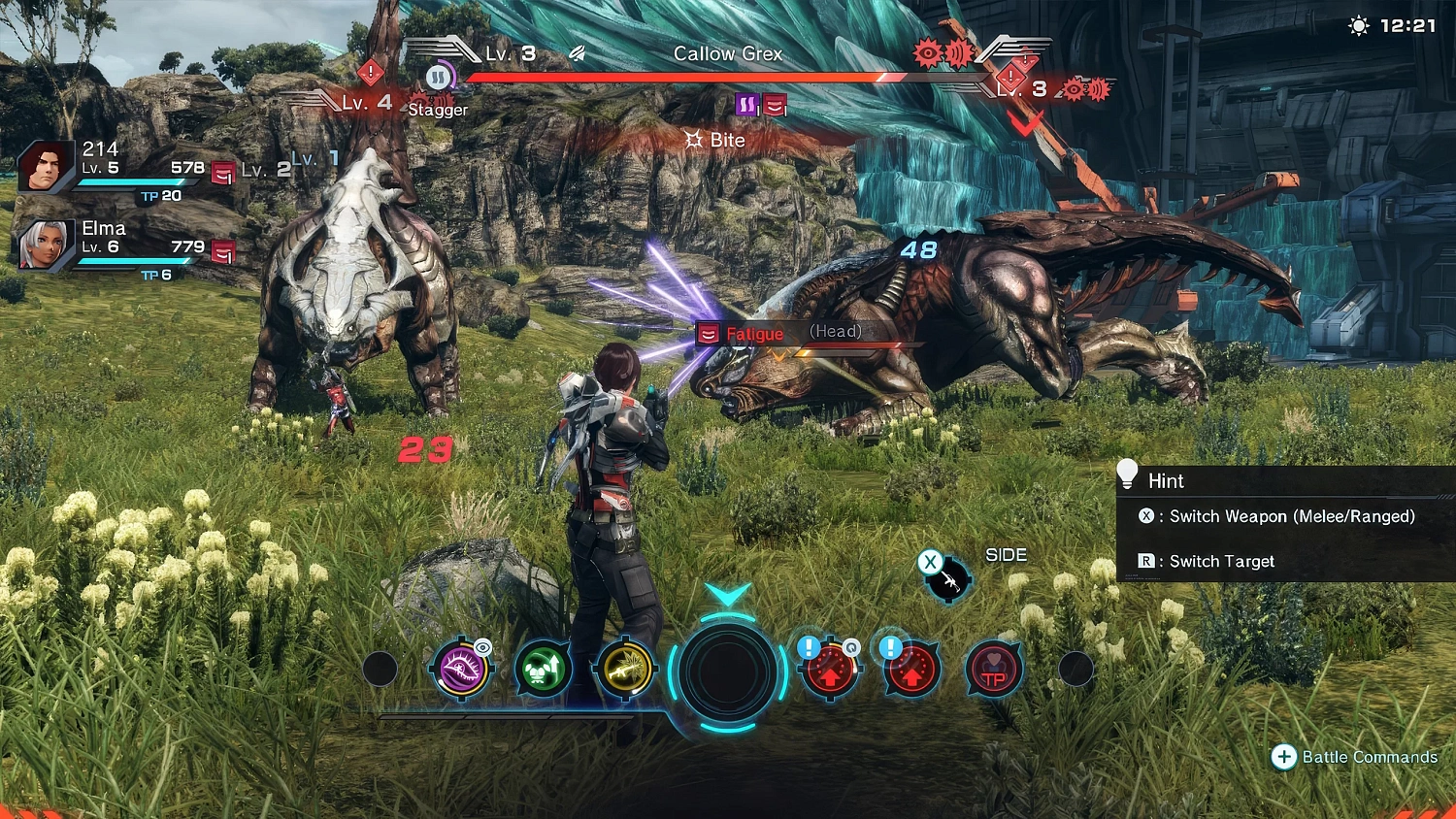Viewport: 1456px width, 819px height.
Task: Select the Stagger status icon above the Grex
Action: click(439, 78)
